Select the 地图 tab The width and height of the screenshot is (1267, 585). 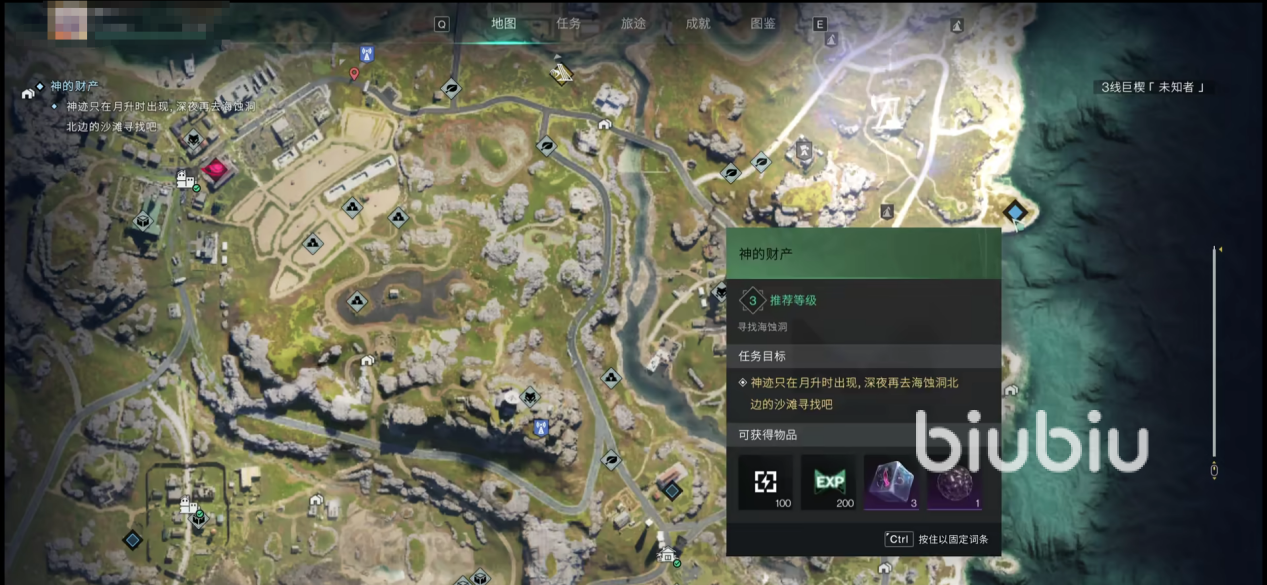click(504, 24)
